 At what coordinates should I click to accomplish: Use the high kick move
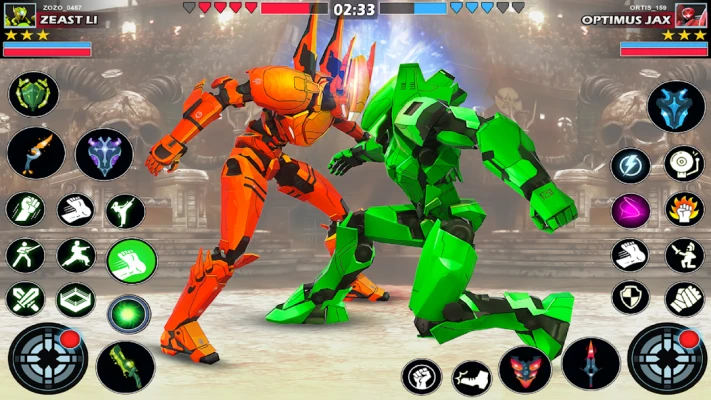(125, 211)
